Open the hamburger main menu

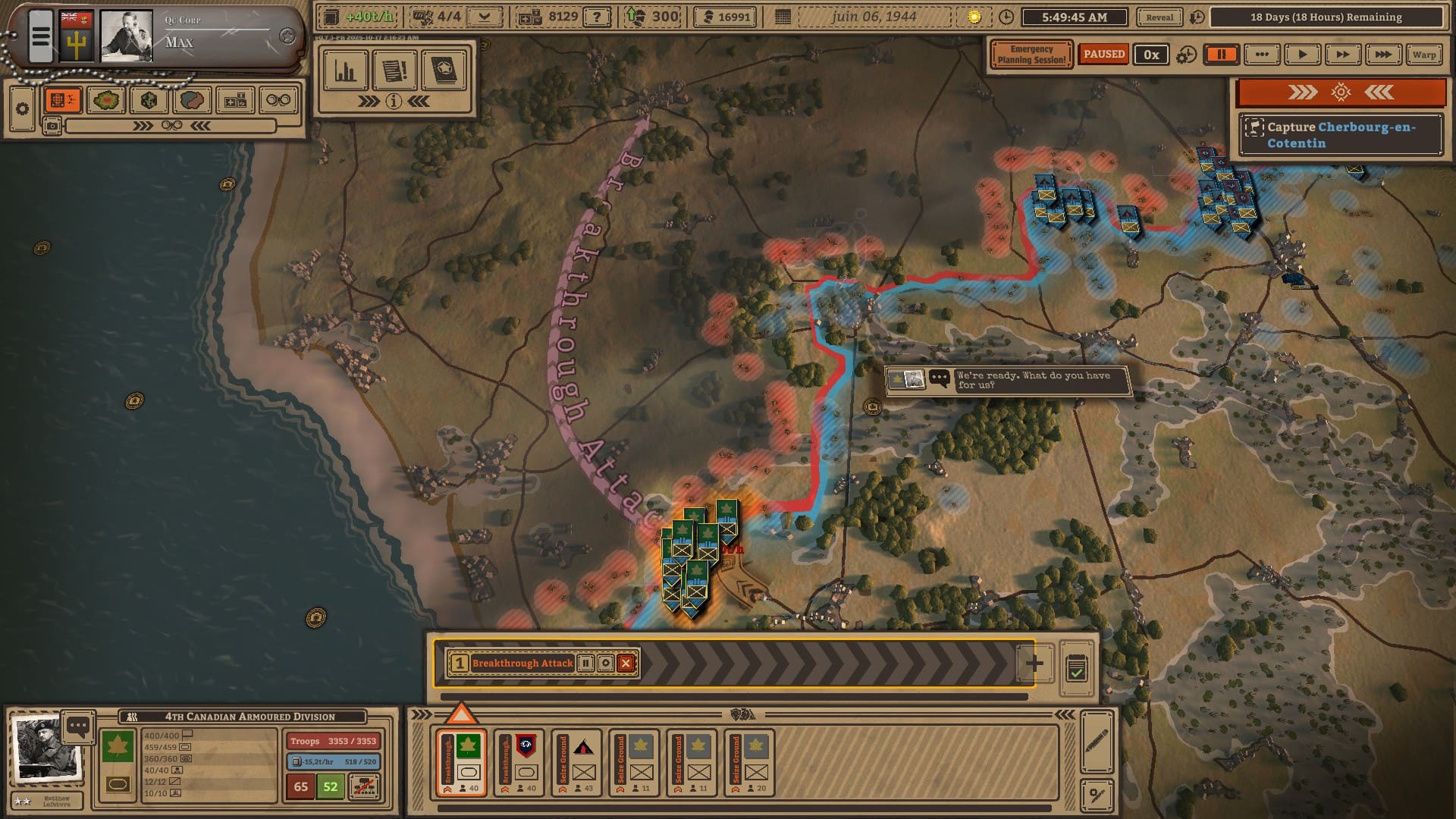pyautogui.click(x=41, y=36)
